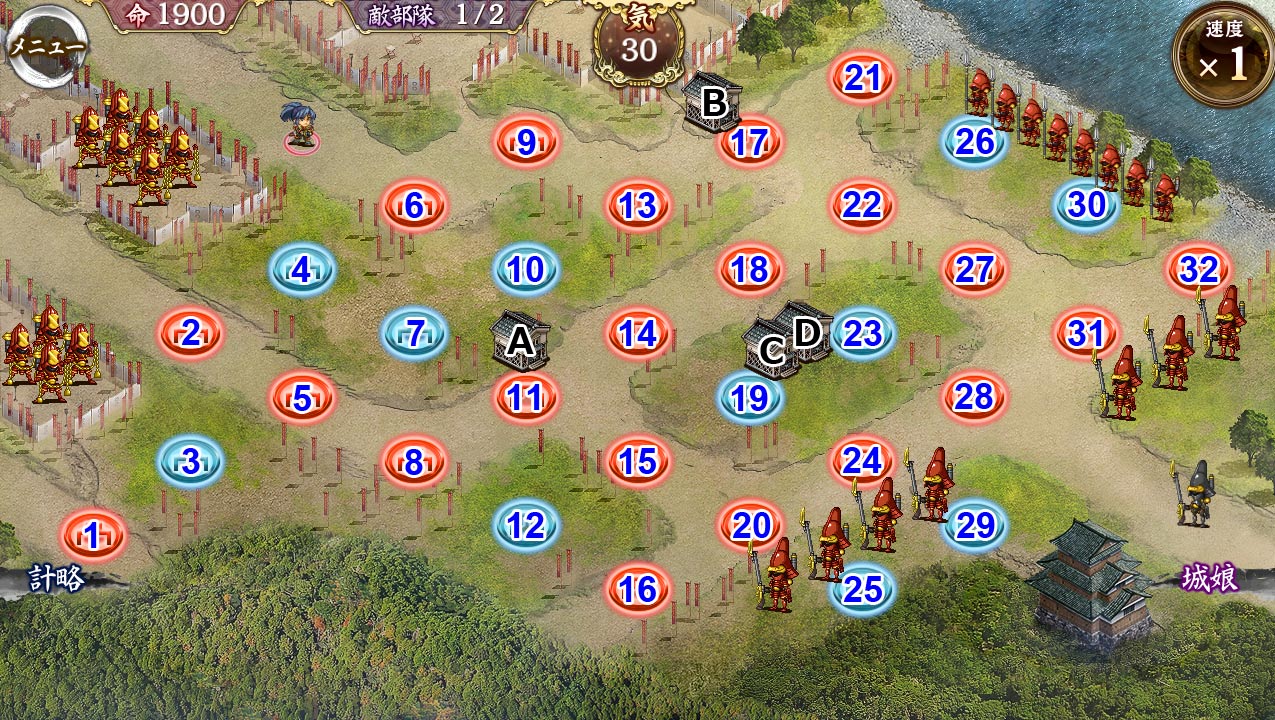Open the 城娘 castle girl tab
Viewport: 1275px width, 720px height.
[x=1211, y=578]
